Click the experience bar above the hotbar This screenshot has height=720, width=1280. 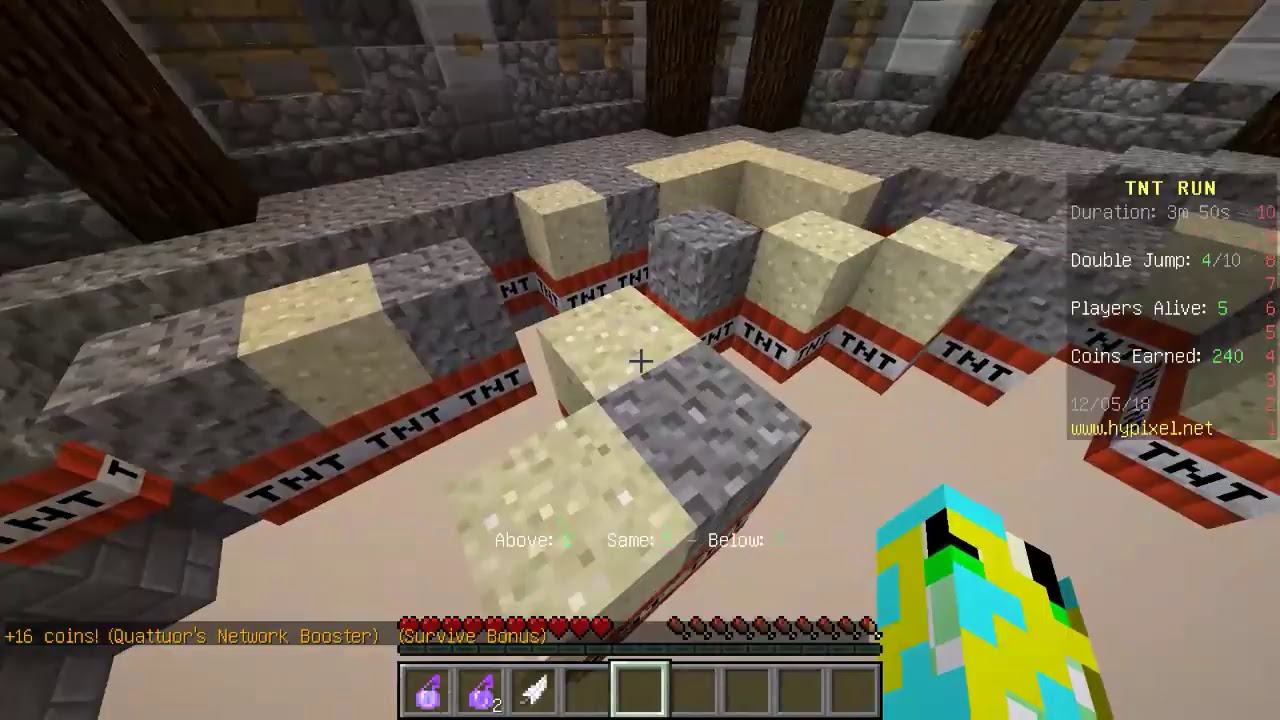click(640, 650)
